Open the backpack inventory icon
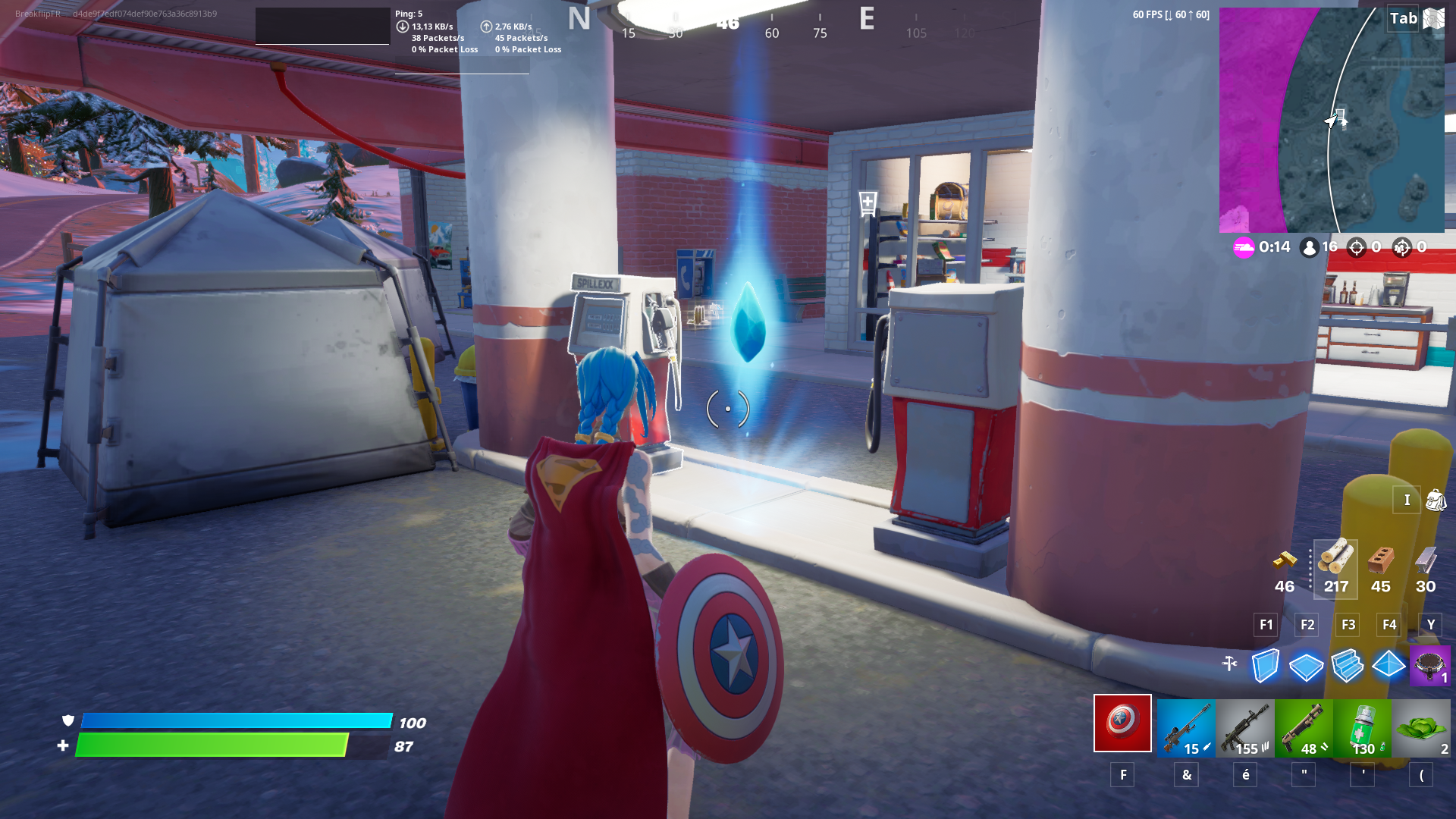 [1436, 500]
